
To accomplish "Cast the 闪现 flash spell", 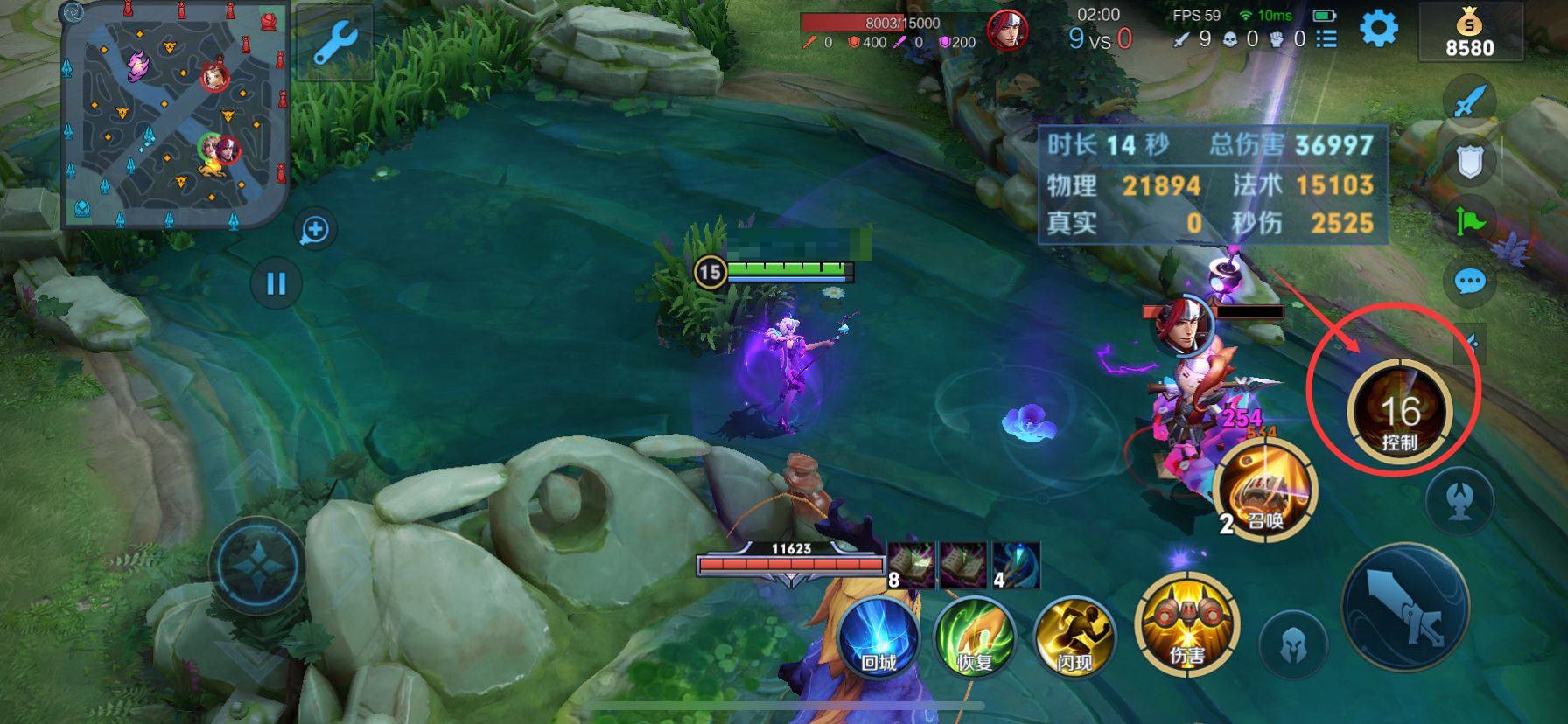I will [x=1073, y=638].
